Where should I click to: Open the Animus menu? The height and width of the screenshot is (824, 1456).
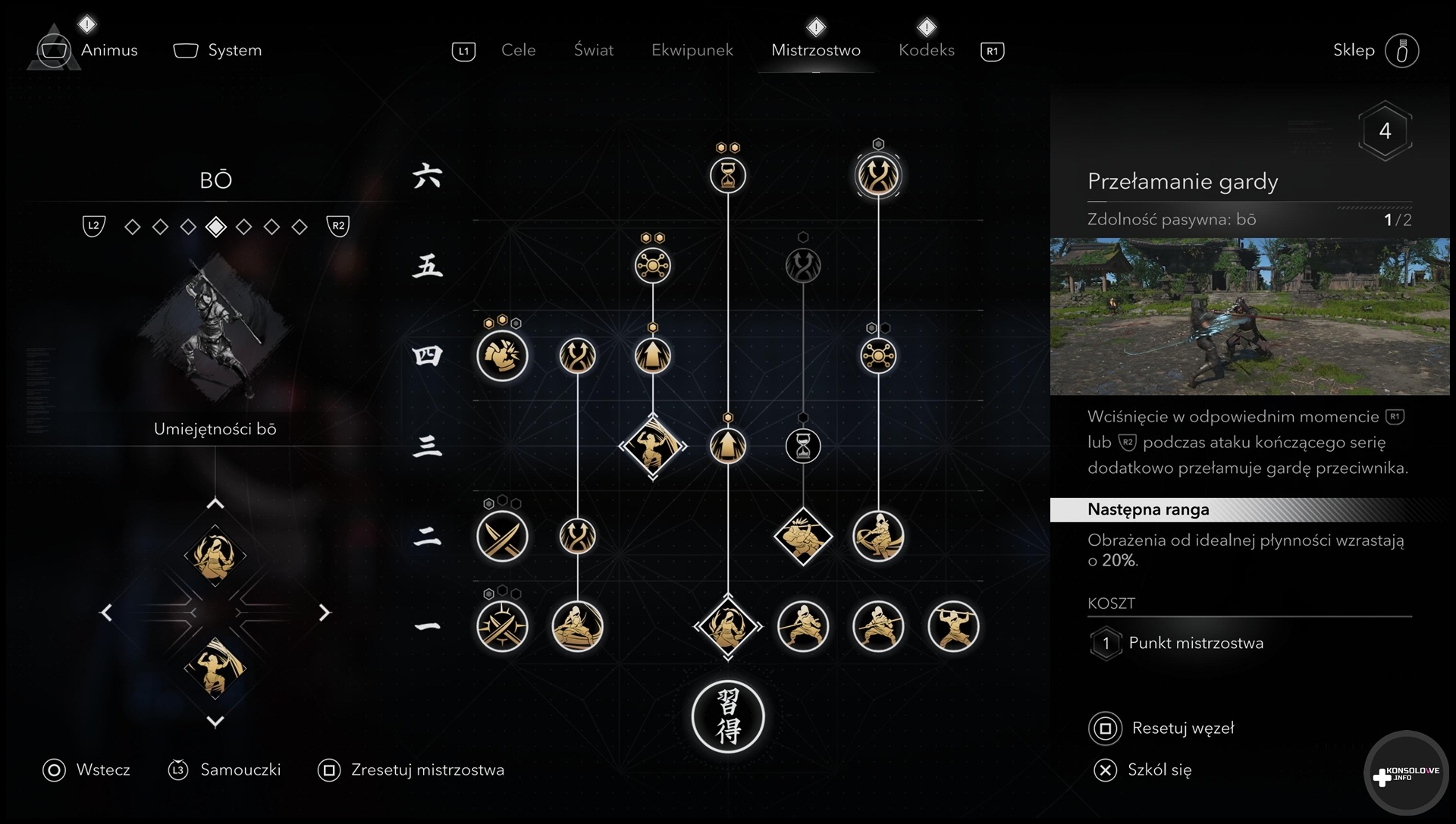(108, 50)
